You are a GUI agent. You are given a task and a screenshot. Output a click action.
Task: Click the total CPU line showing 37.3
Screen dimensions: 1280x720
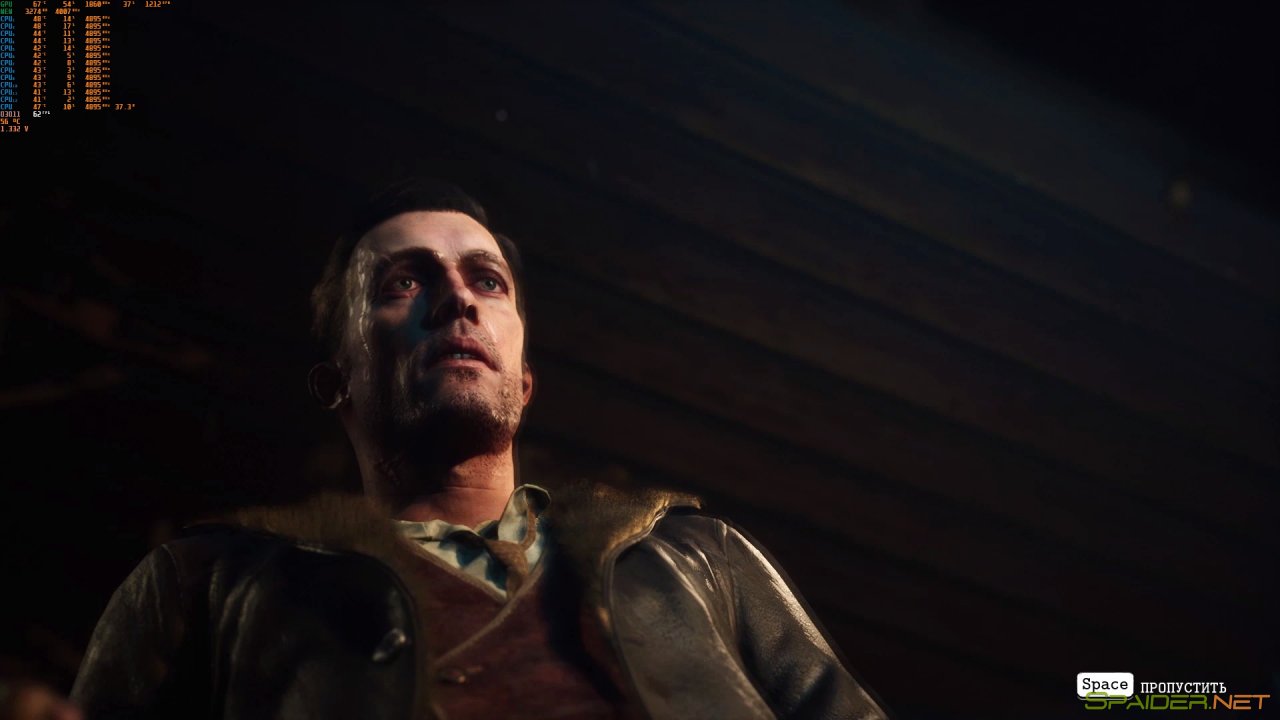click(124, 106)
